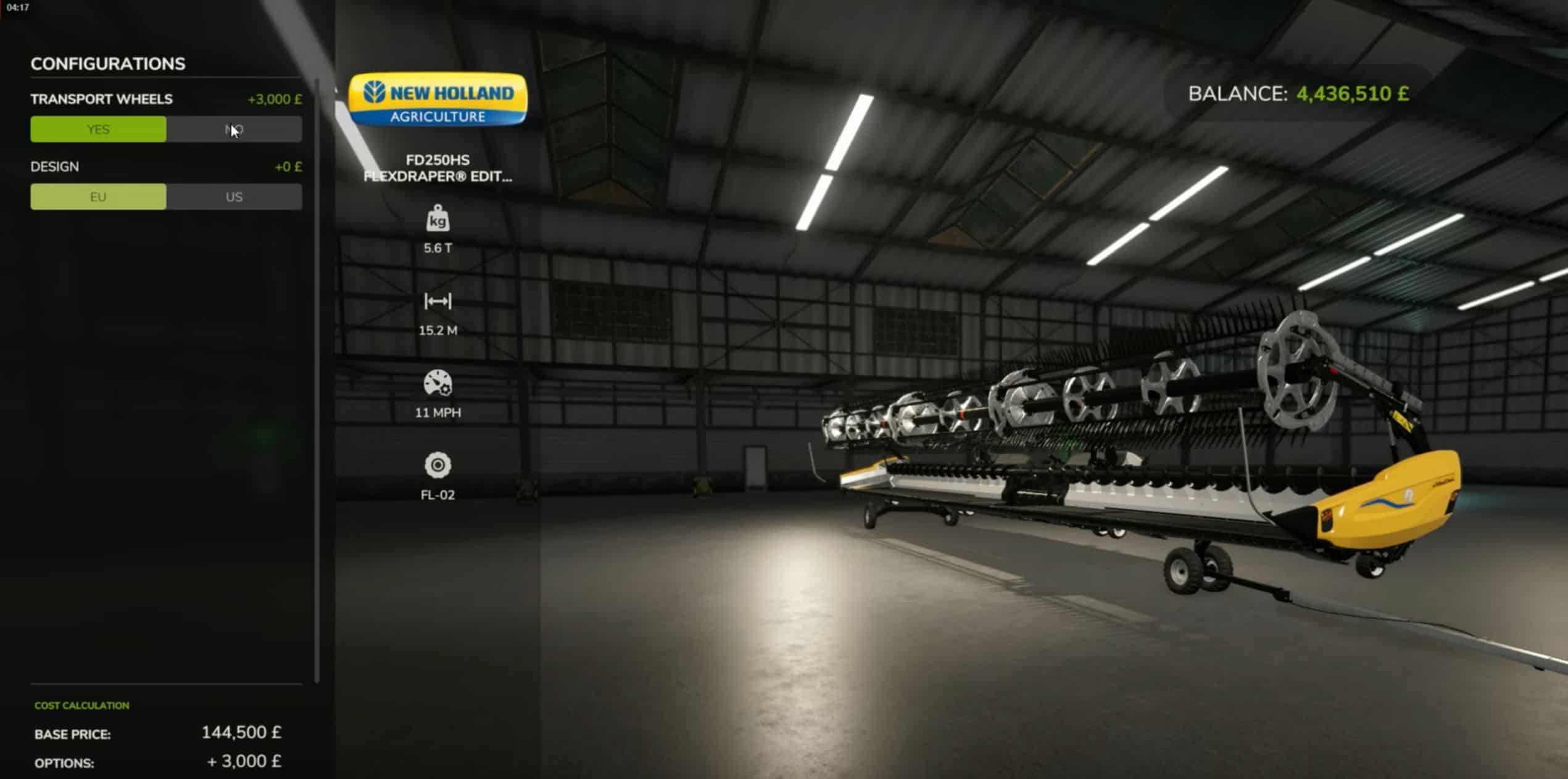The image size is (1568, 779).
Task: Switch design to US
Action: (234, 197)
